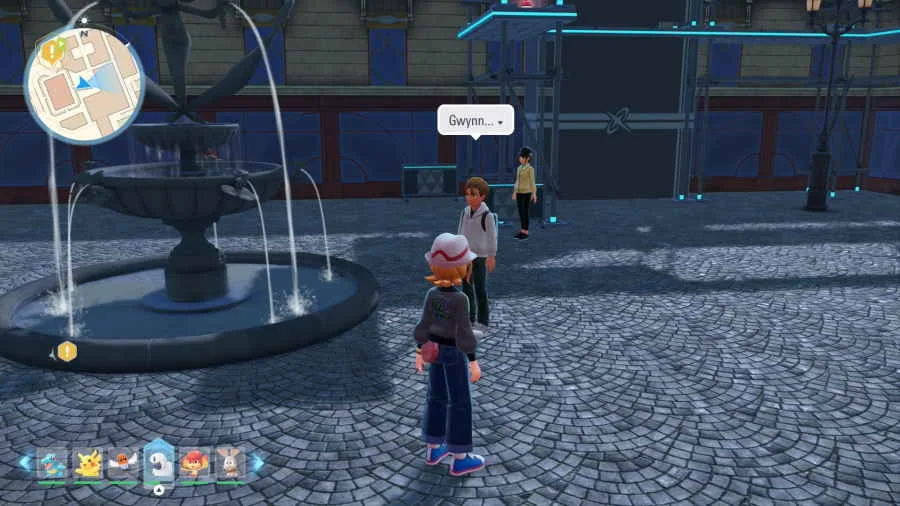Click the party bar's right arrow
The width and height of the screenshot is (900, 506).
tap(258, 462)
